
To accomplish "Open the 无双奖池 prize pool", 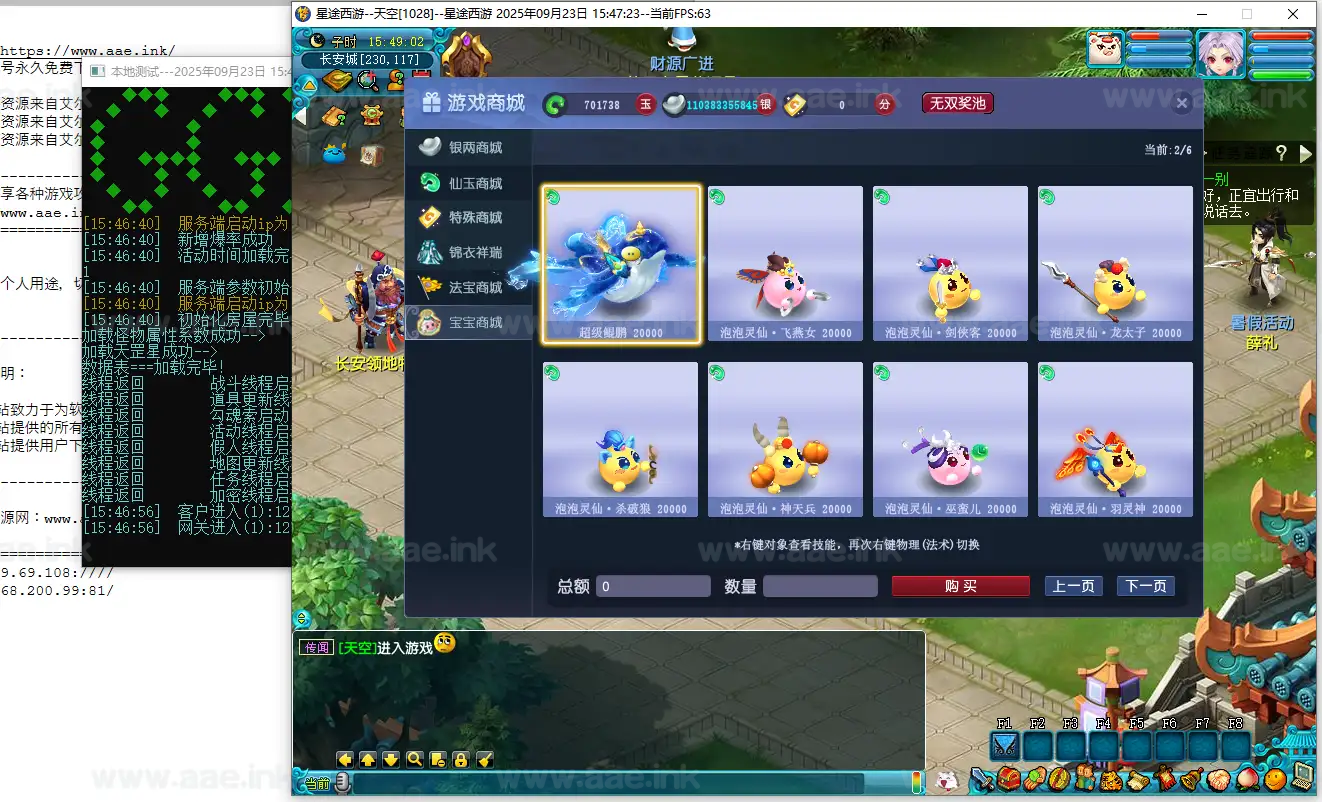I will (957, 103).
